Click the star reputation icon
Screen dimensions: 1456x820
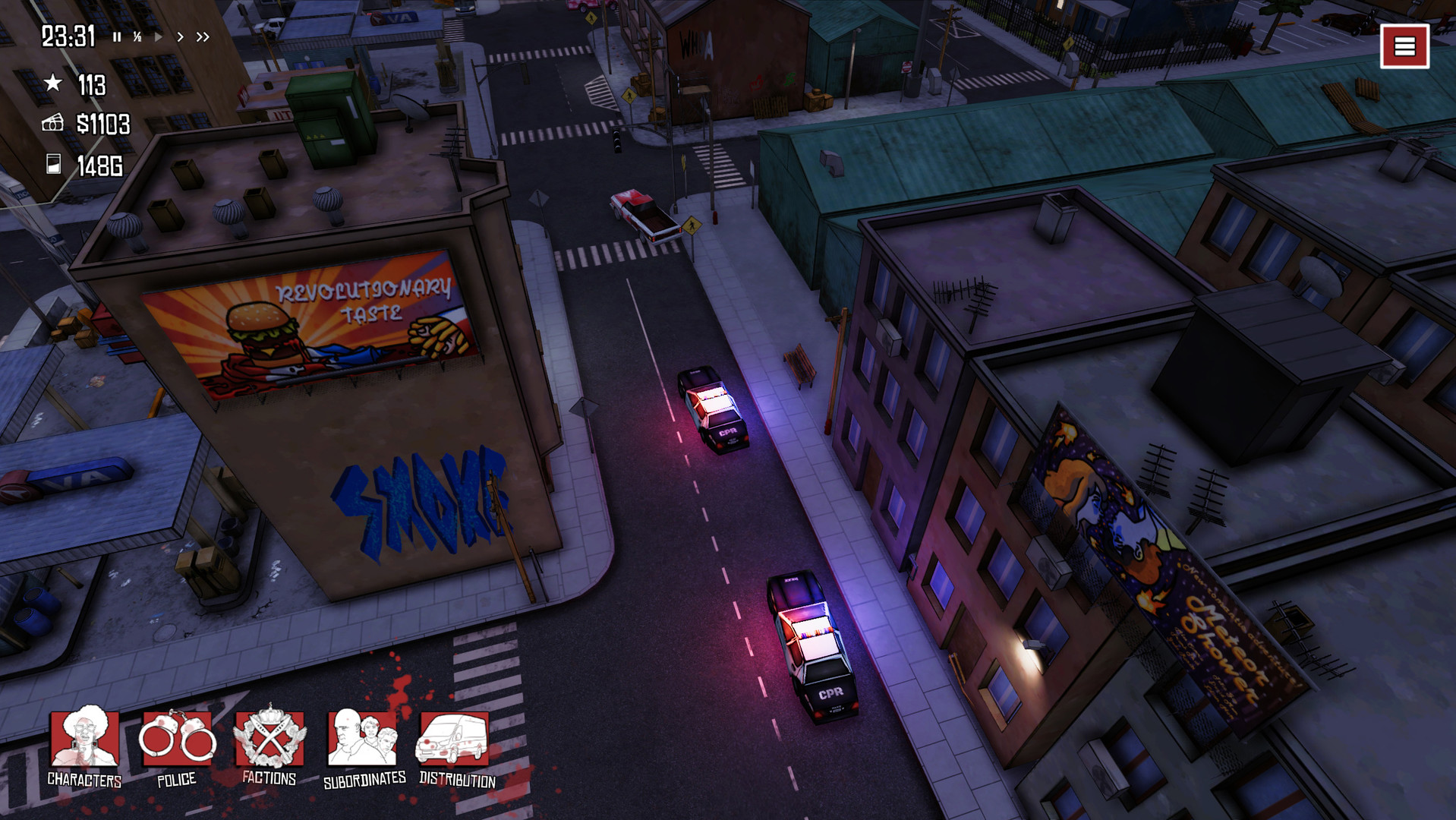[52, 84]
